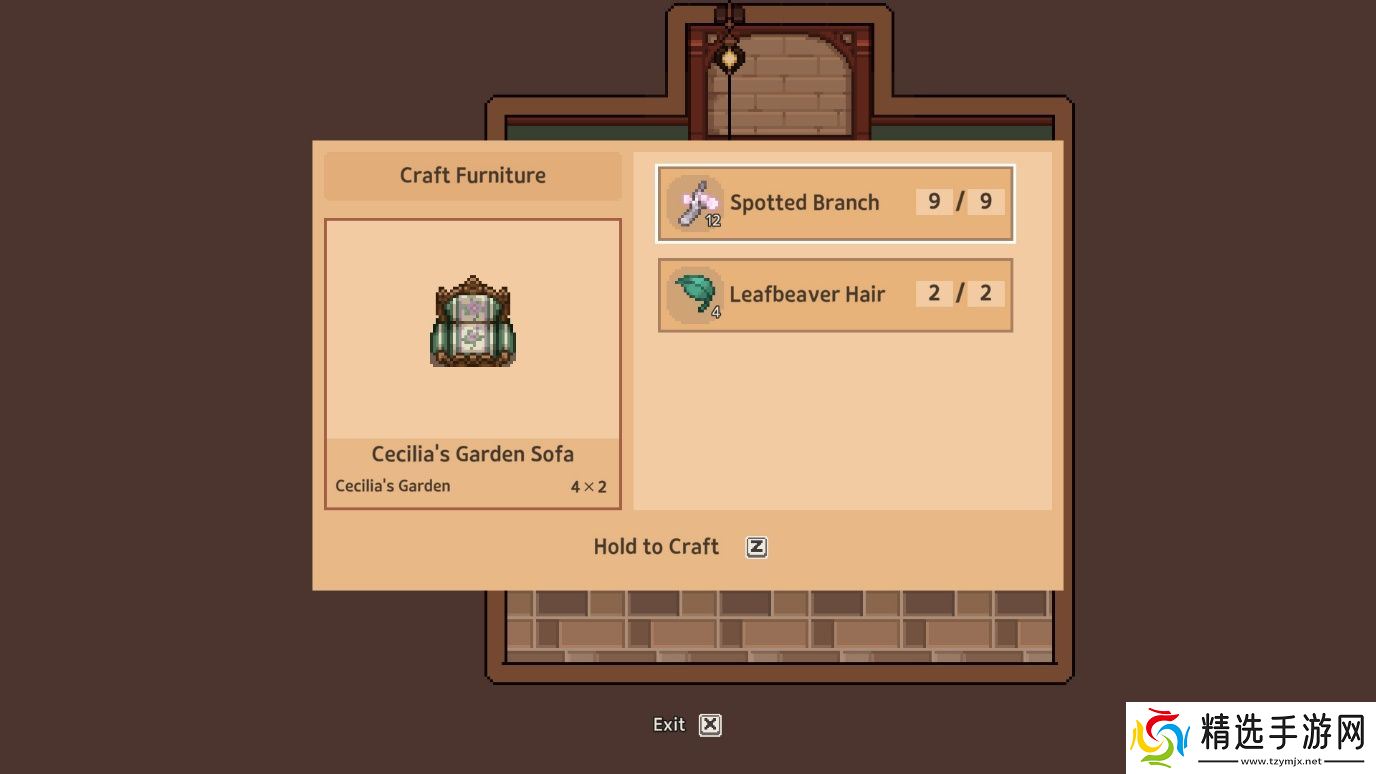Screen dimensions: 1376x774
Task: Select the Leafbeaver Hair ingredient row
Action: (835, 294)
